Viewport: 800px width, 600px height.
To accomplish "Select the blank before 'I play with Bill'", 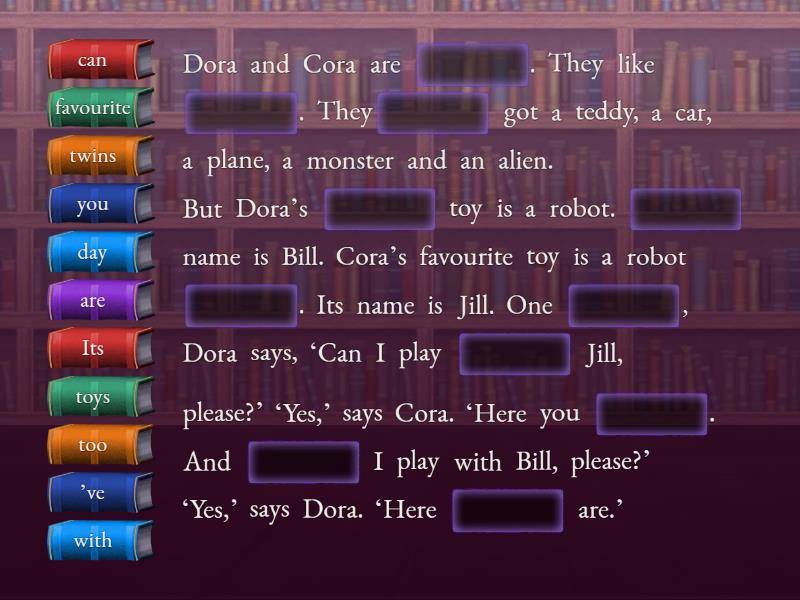I will [303, 462].
